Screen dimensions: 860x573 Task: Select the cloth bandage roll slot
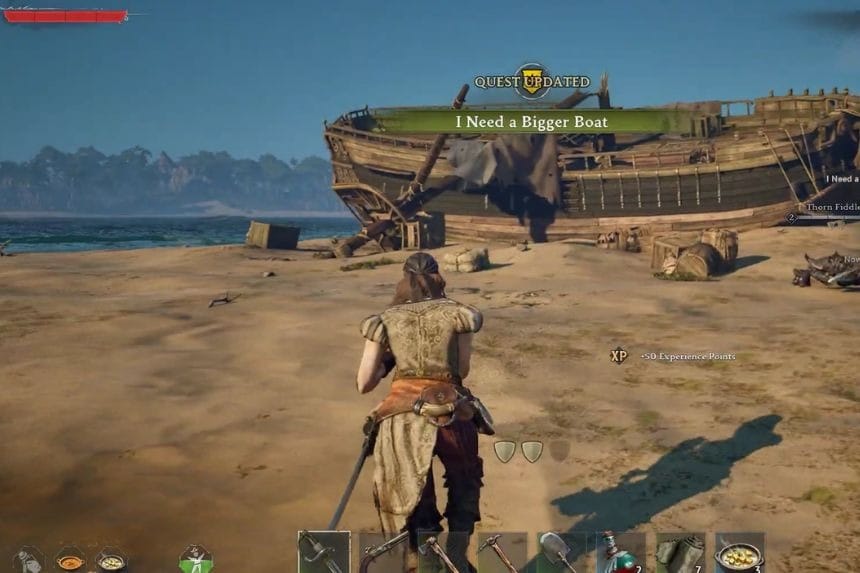pyautogui.click(x=680, y=552)
